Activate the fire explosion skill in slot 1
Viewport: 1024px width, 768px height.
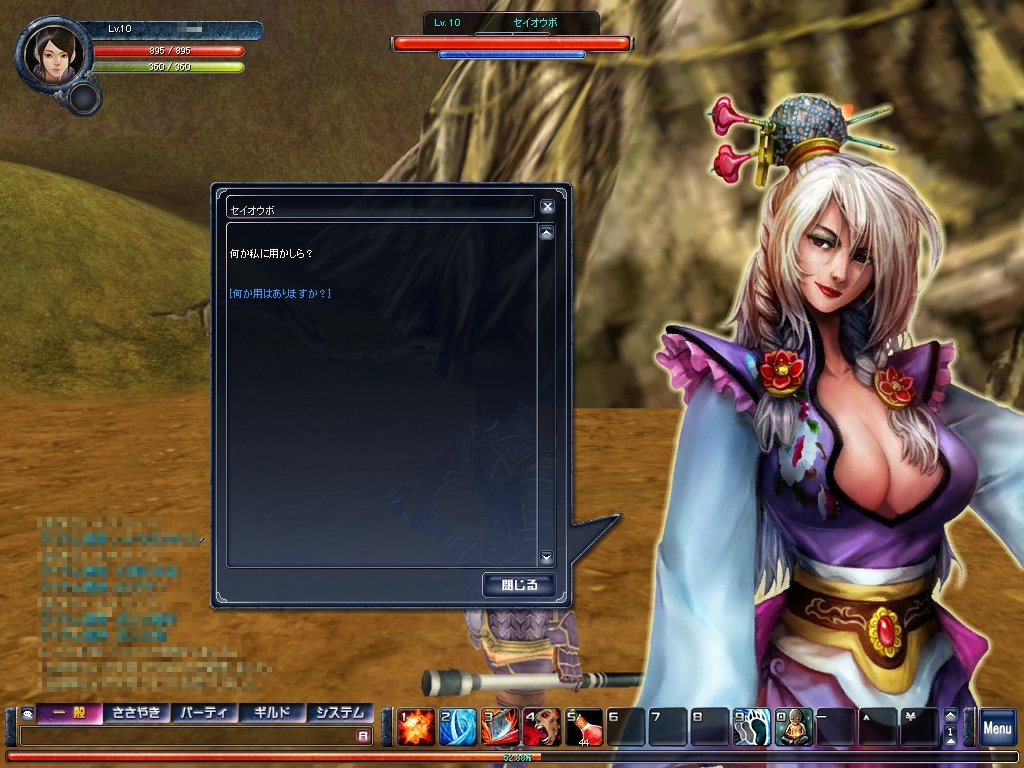pos(415,727)
